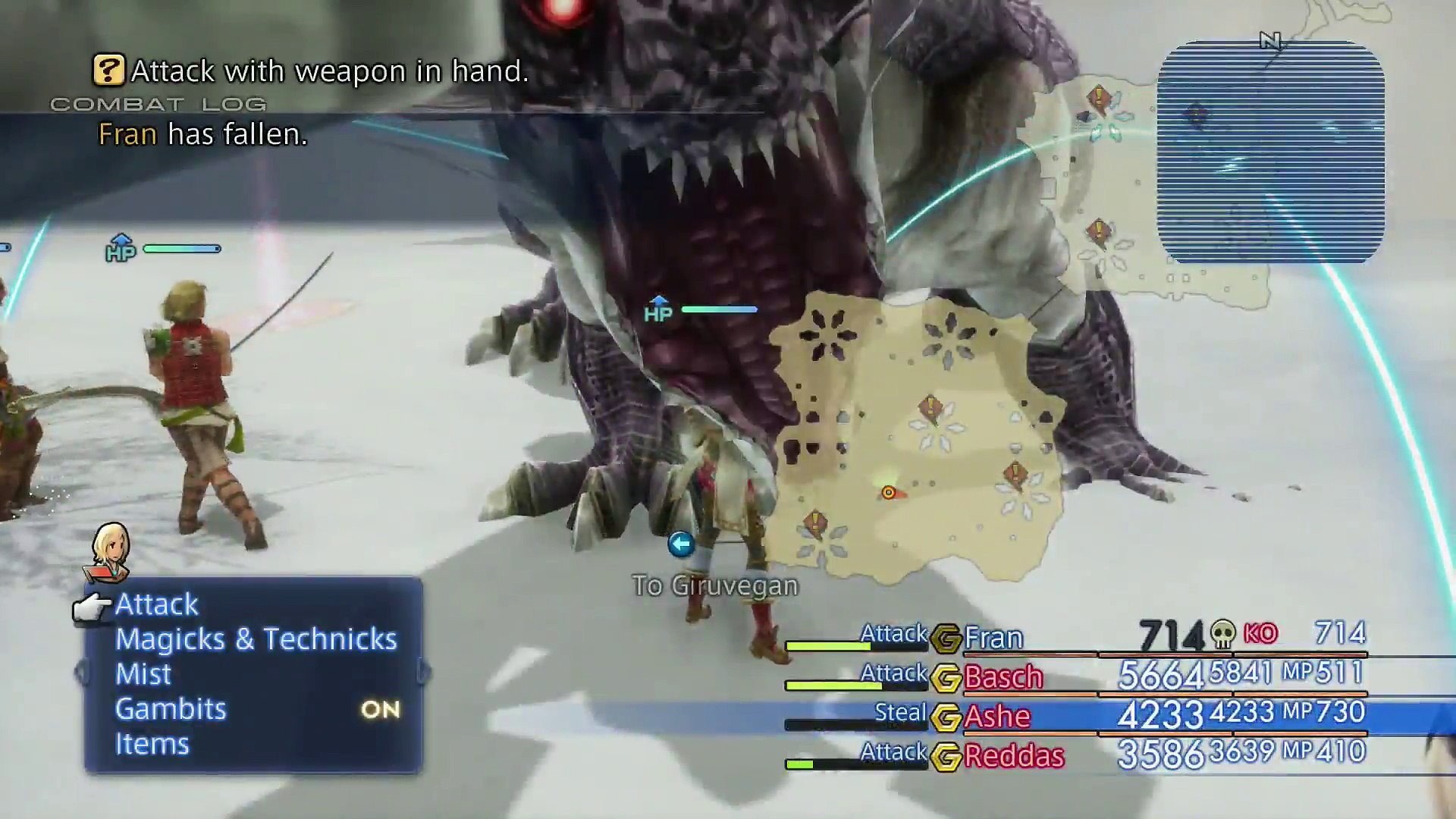Viewport: 1456px width, 819px height.
Task: Click the striped minimap in the corner
Action: tap(1270, 153)
